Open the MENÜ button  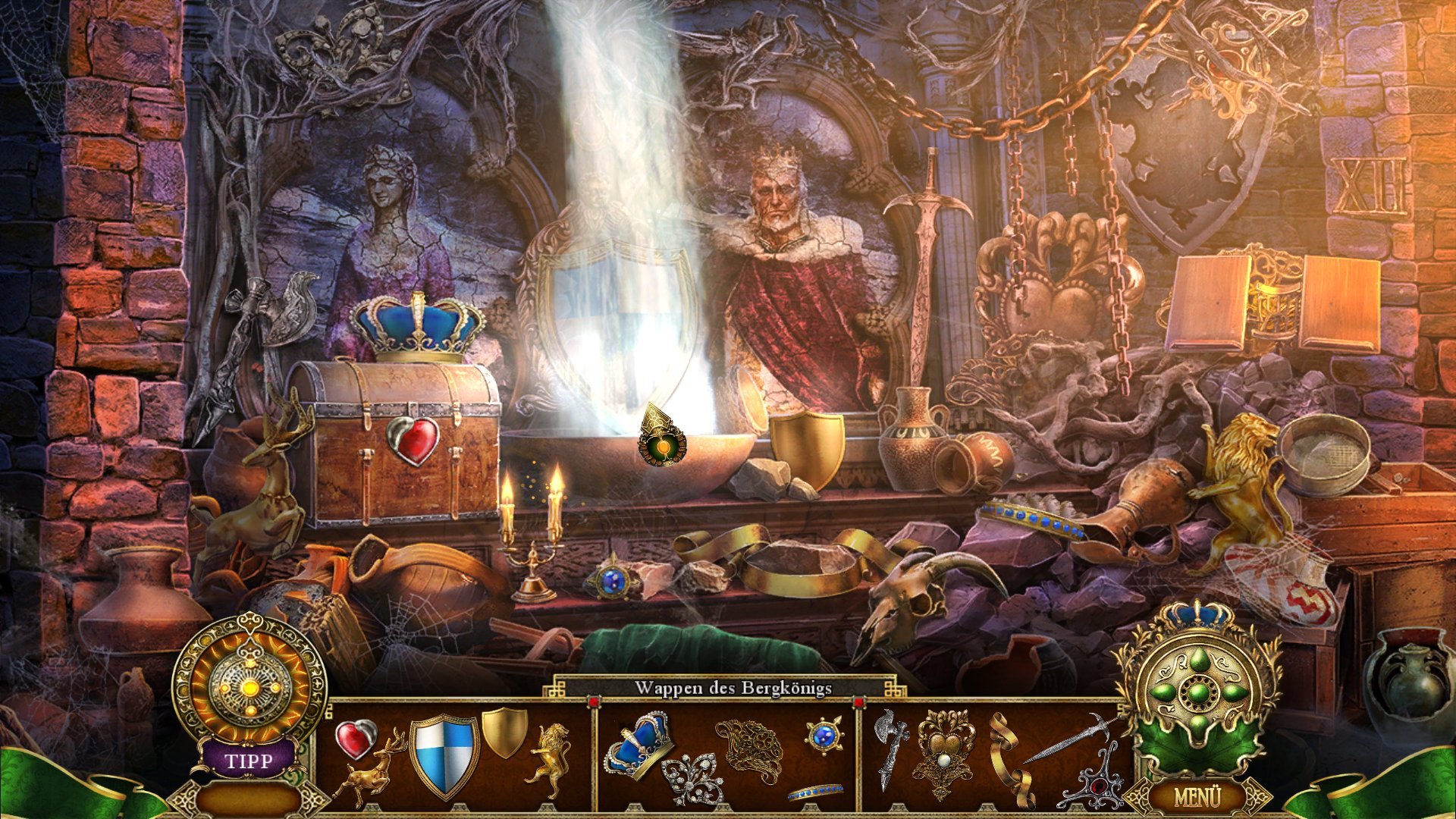pos(1197,797)
